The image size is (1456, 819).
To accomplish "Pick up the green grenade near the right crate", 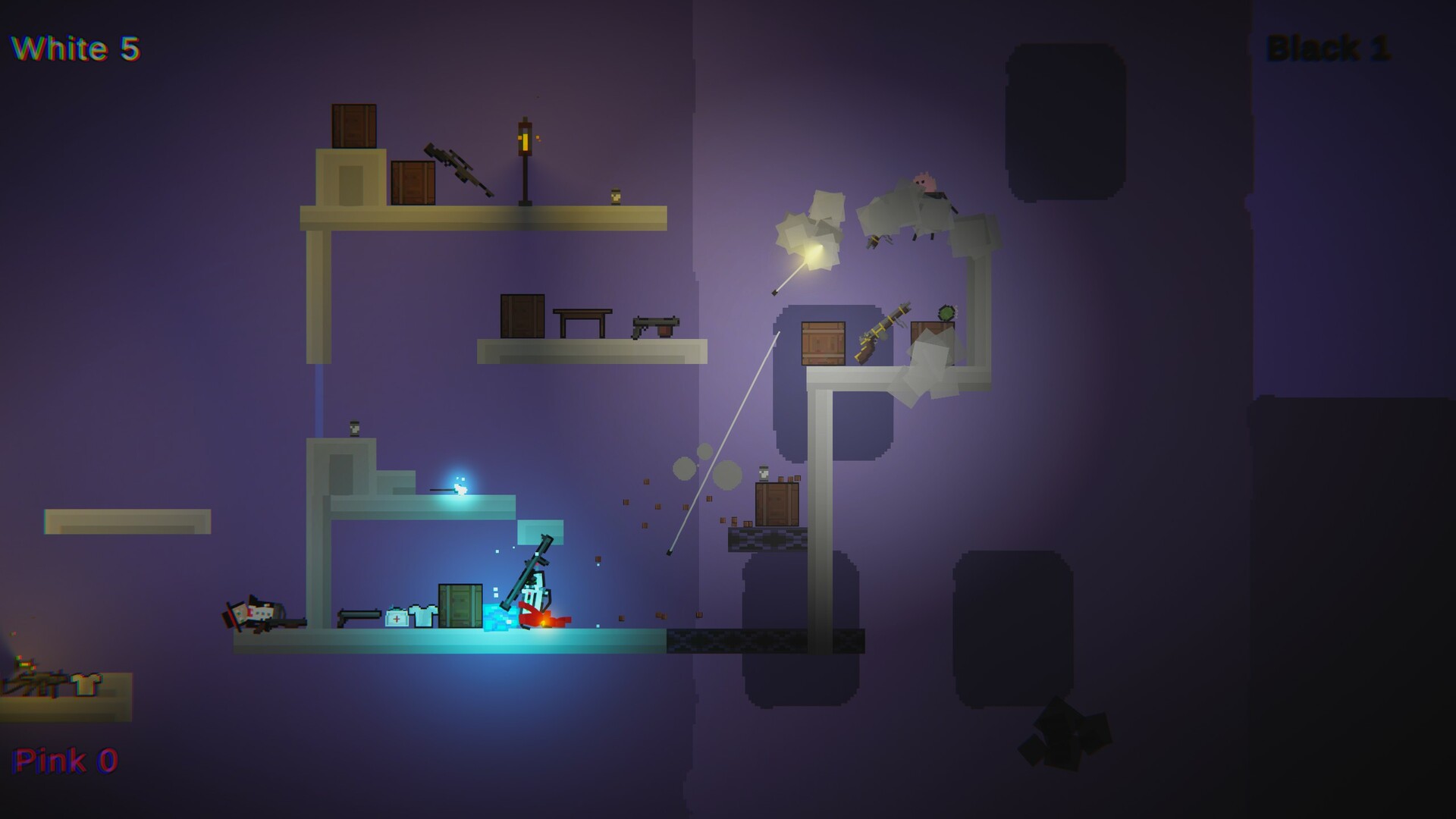I will pos(946,312).
